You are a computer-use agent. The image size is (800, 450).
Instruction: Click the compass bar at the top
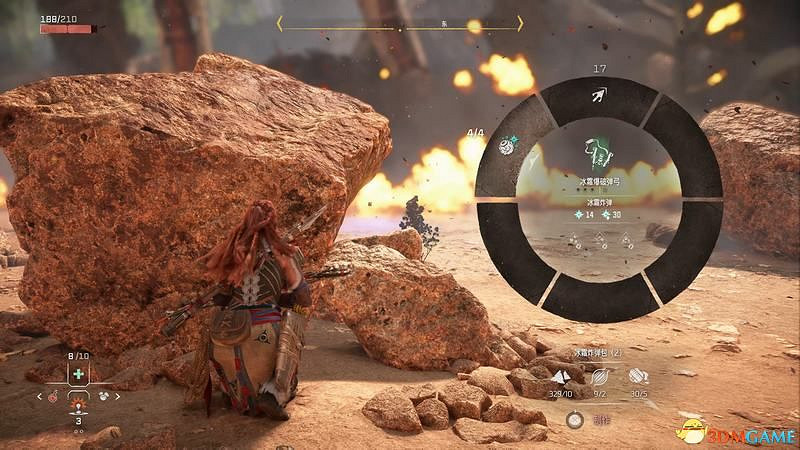coord(400,23)
